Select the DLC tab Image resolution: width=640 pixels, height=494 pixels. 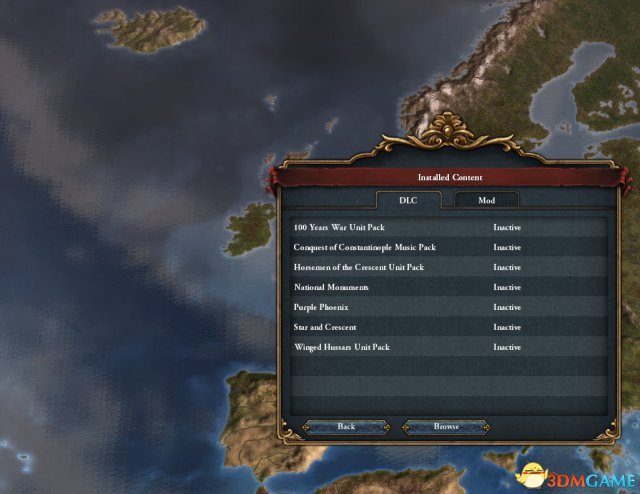coord(407,200)
